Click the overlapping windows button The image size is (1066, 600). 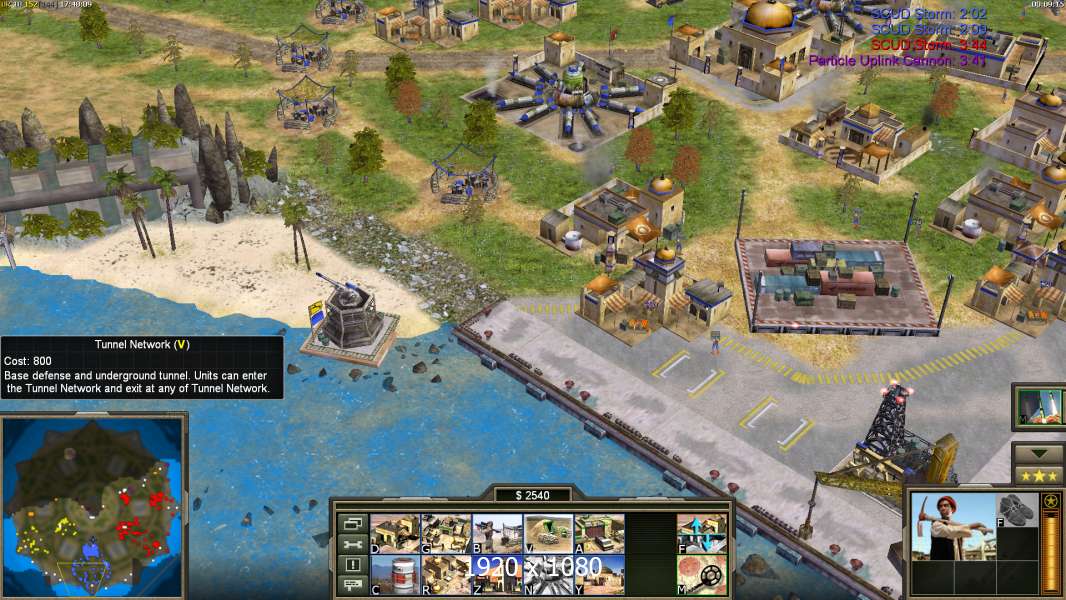351,523
